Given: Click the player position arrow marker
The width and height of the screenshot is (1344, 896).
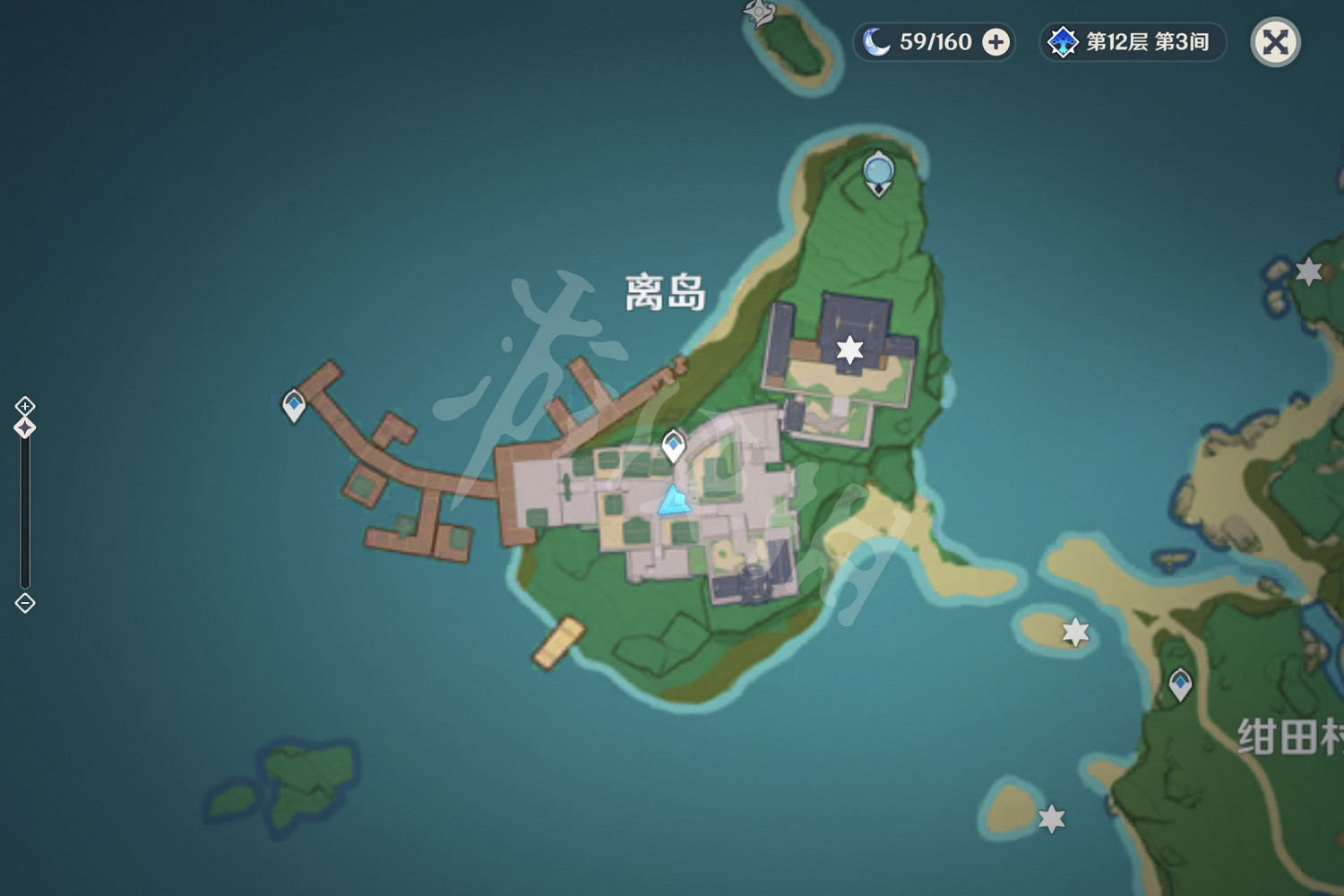Looking at the screenshot, I should pyautogui.click(x=674, y=502).
